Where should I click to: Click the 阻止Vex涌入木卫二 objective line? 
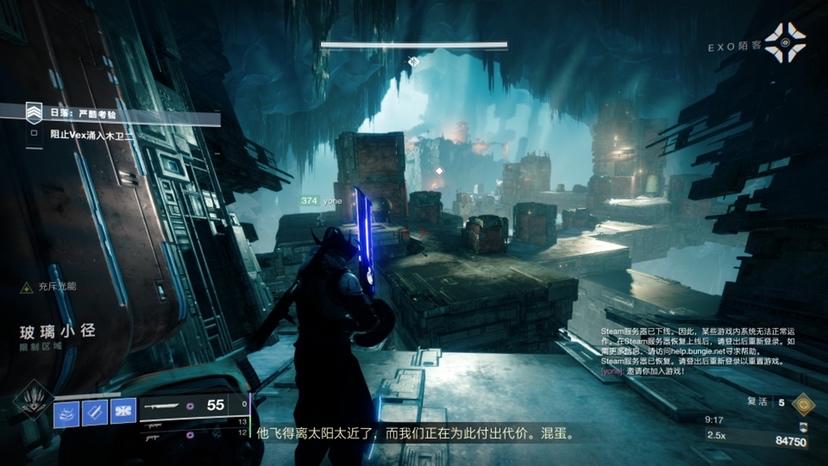(100, 133)
